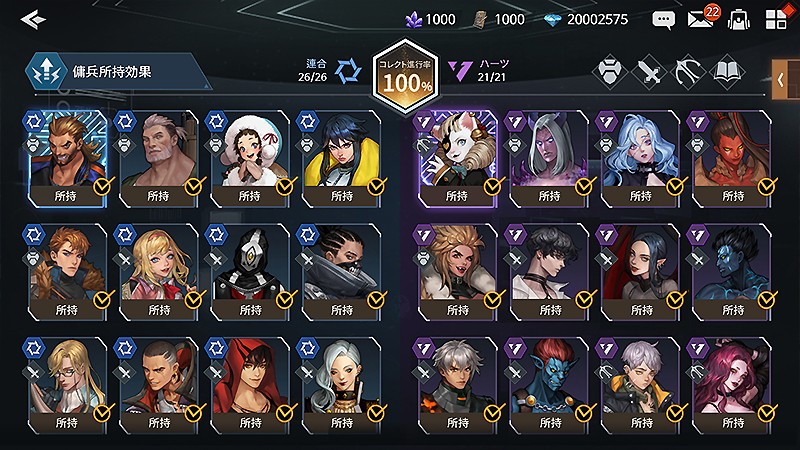The image size is (800, 450).
Task: Pick the red-skinned horned demon card
Action: tap(730, 156)
